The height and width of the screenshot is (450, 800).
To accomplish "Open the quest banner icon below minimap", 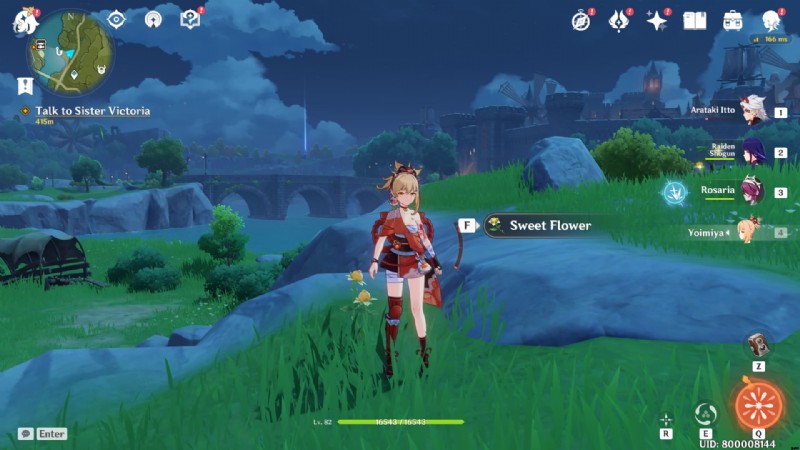I will 25,86.
